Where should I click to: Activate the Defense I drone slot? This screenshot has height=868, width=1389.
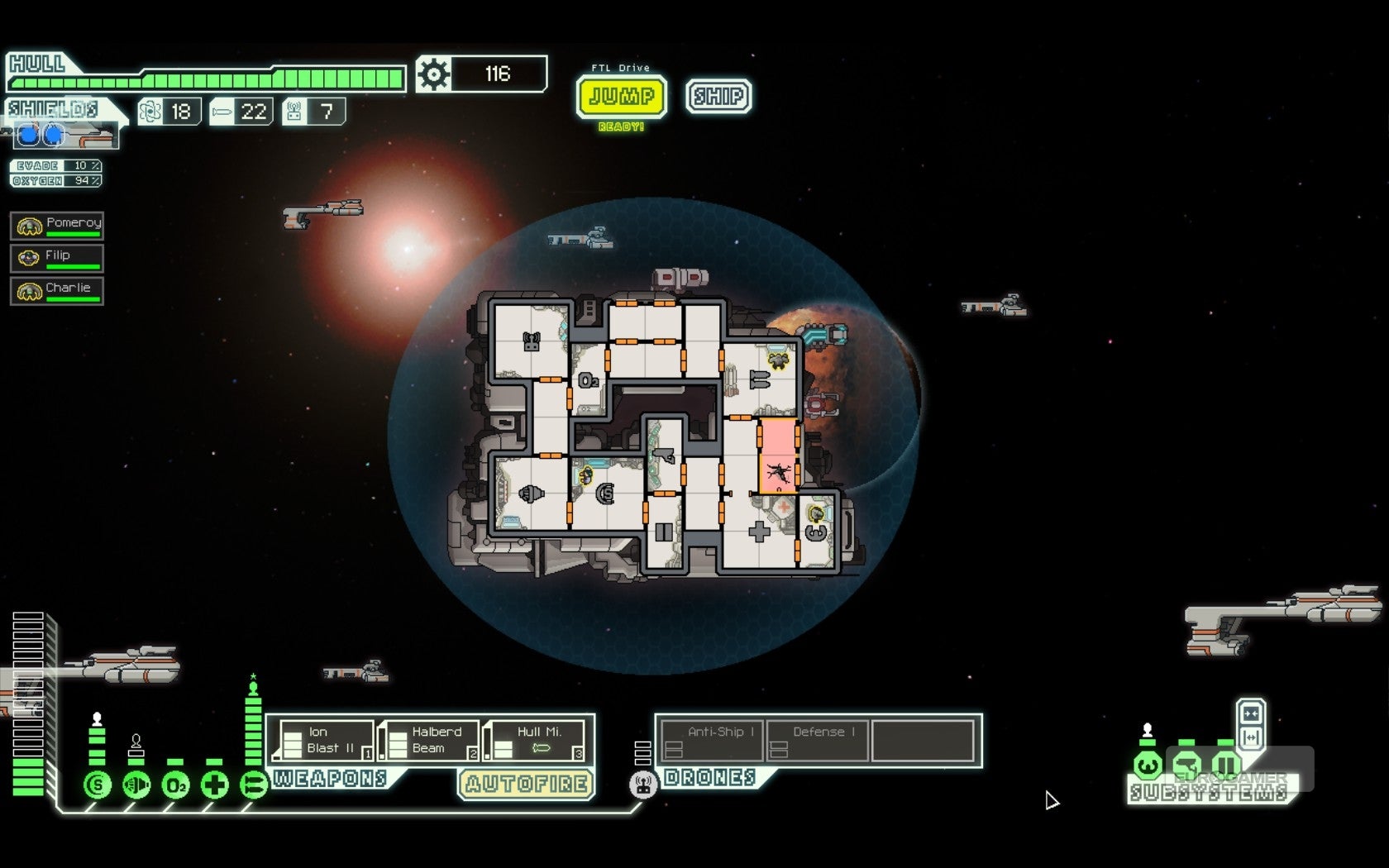[x=819, y=740]
